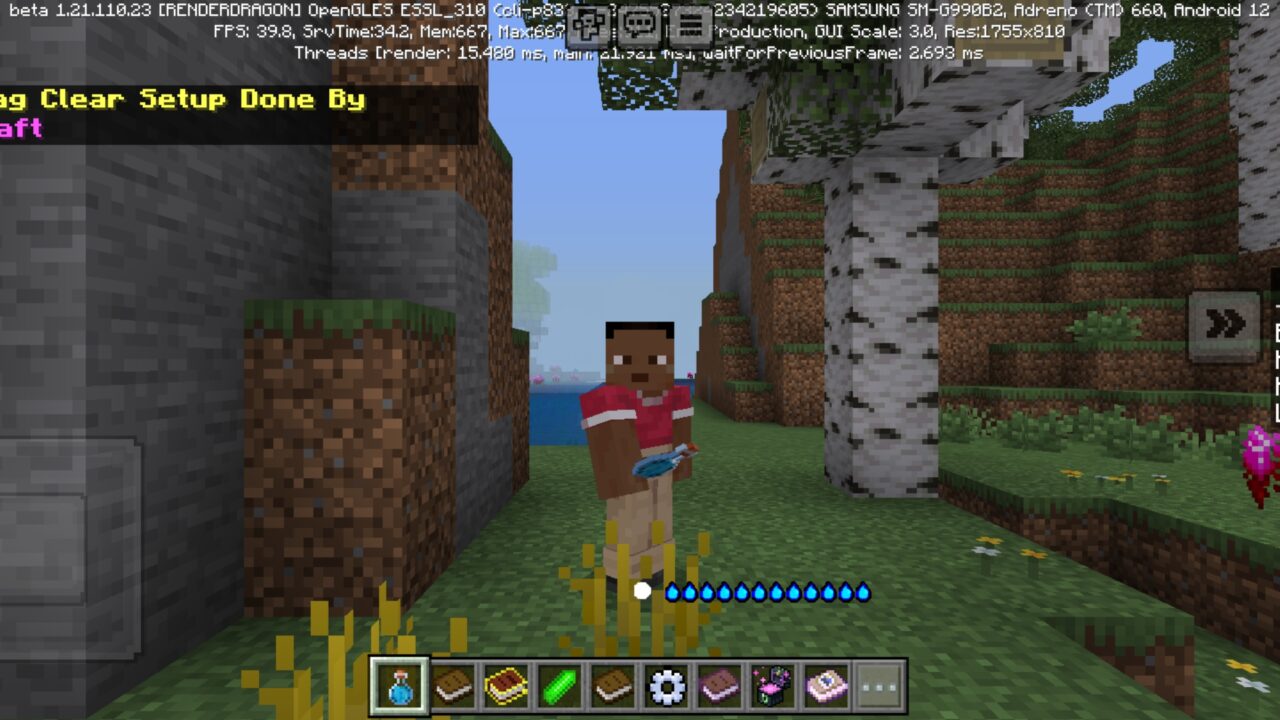Open the overflow hotbar slot showing three dots
Screen dimensions: 1280x720
click(x=877, y=687)
